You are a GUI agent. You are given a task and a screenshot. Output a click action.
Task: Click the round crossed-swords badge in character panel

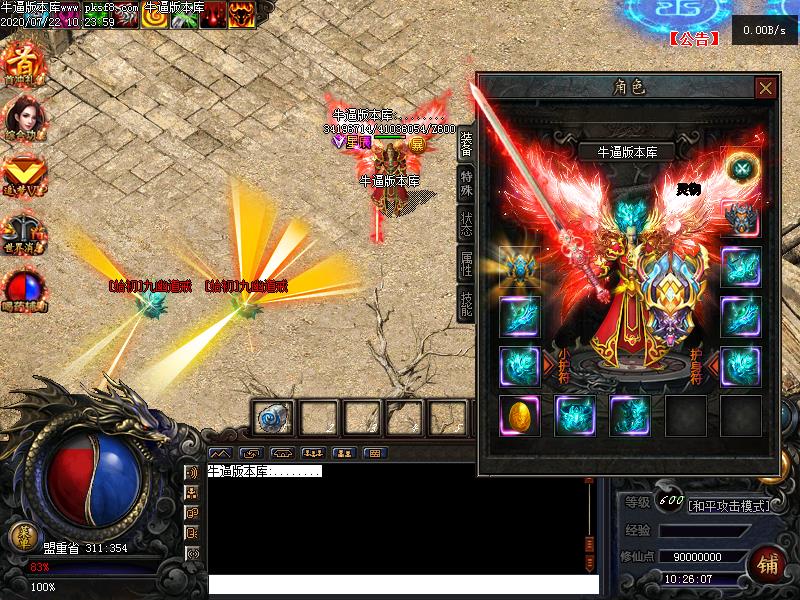(x=741, y=168)
